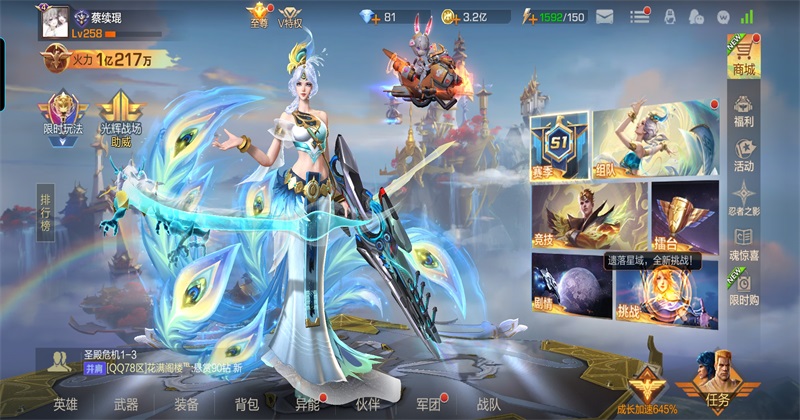
Task: Open the 限时购 limited-time shop
Action: click(743, 289)
